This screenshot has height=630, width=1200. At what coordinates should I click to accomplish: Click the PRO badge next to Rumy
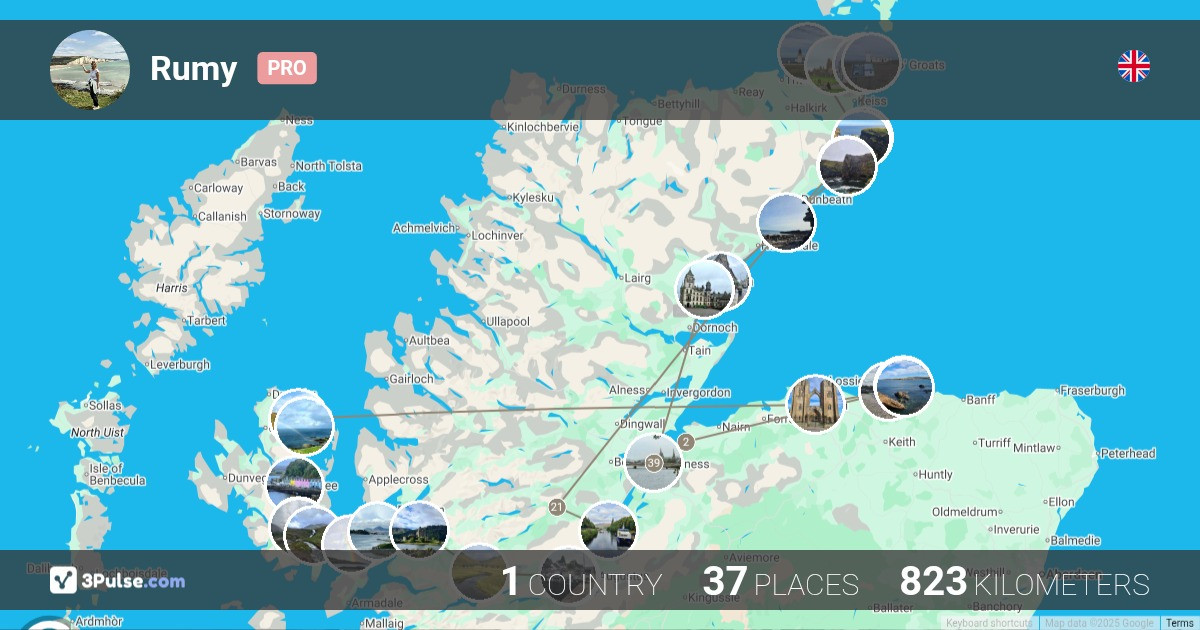coord(287,68)
